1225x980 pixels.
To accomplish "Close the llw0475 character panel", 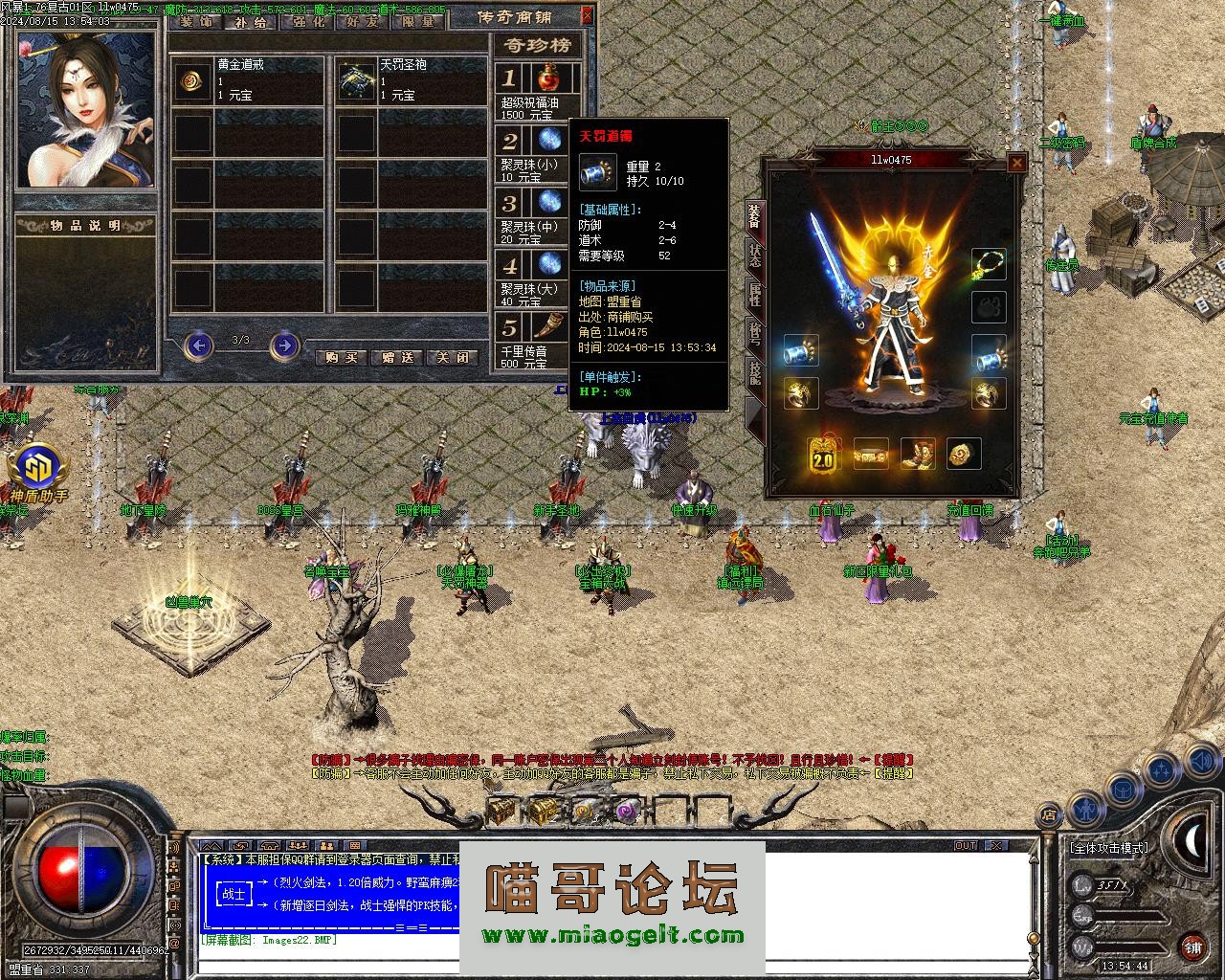I will coord(1016,164).
